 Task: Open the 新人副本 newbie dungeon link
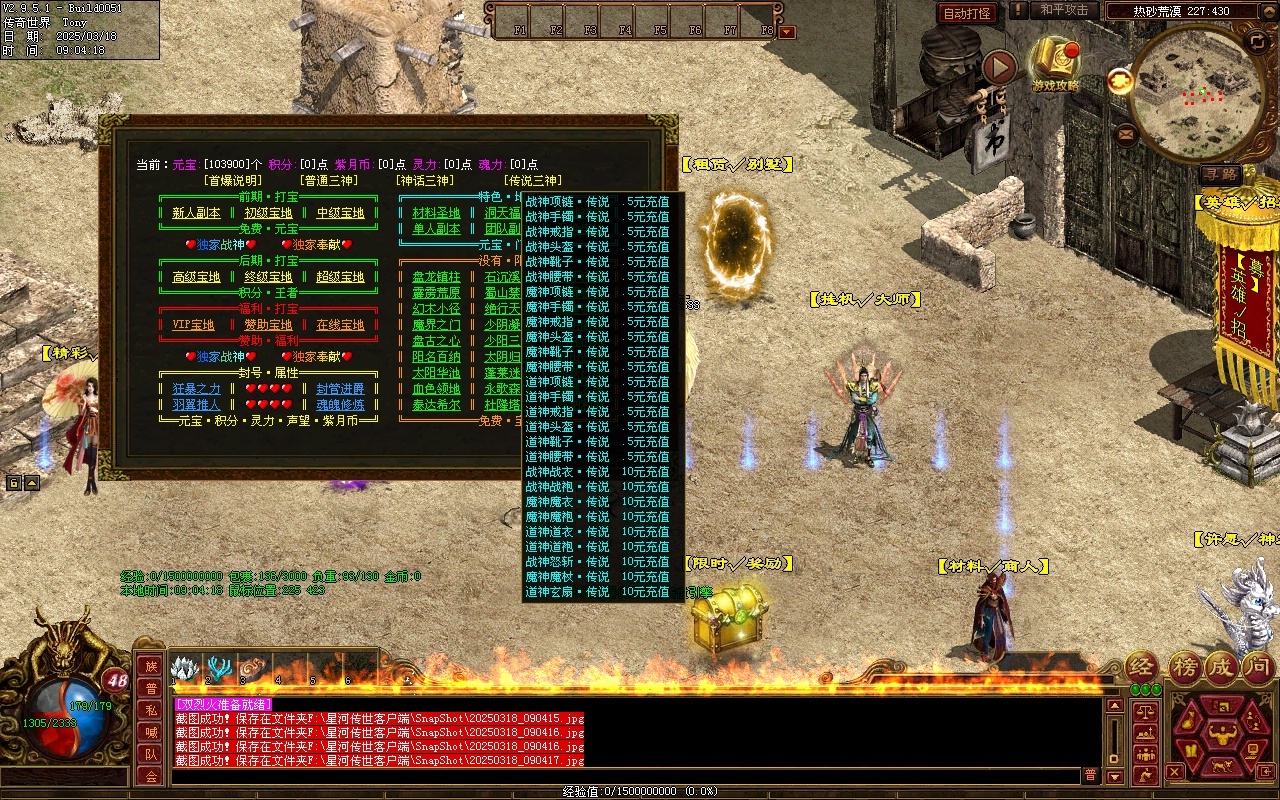196,213
